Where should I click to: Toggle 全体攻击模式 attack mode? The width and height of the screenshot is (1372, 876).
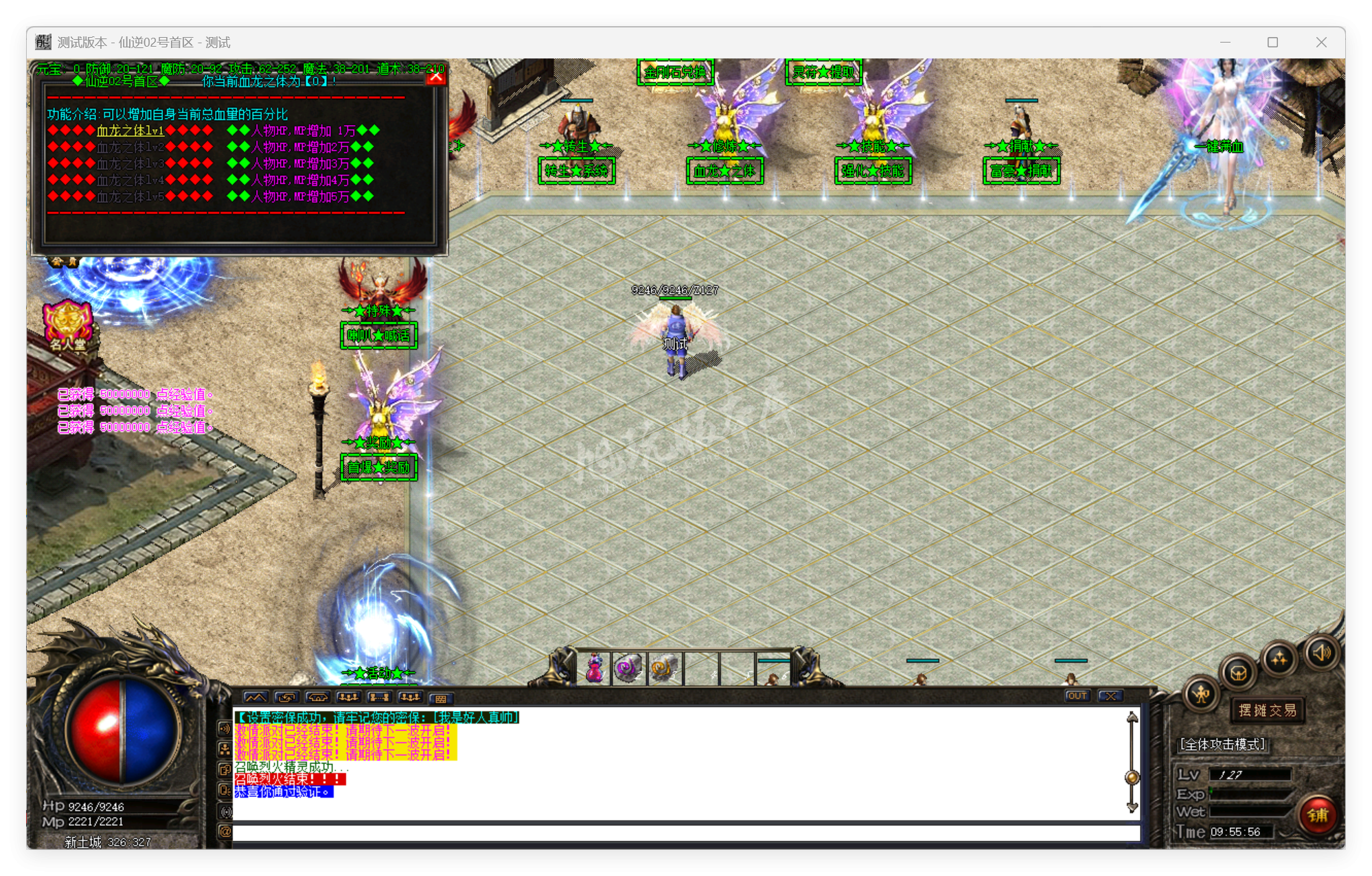[x=1222, y=744]
